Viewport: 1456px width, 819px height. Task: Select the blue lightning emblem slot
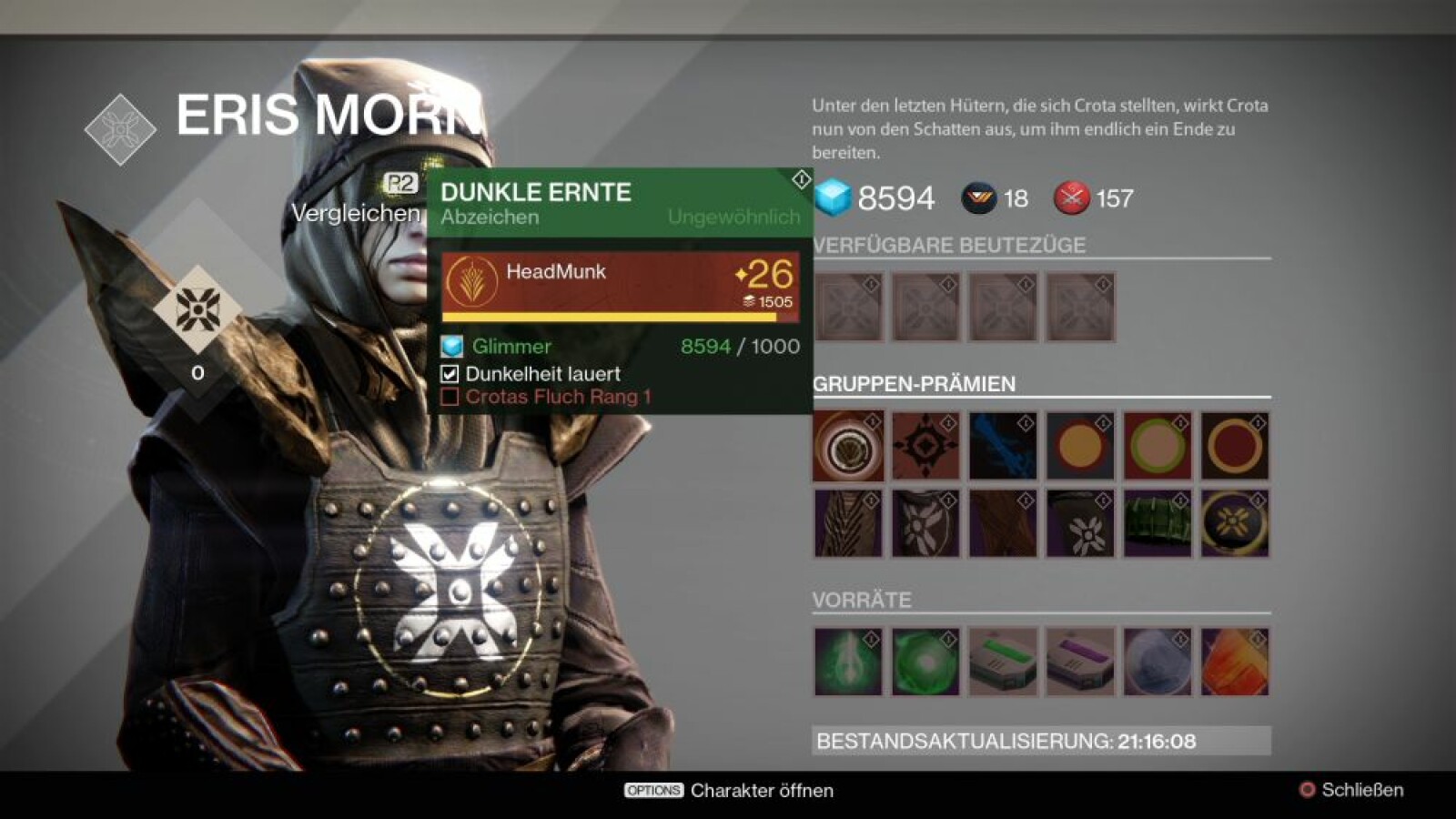click(x=1002, y=446)
